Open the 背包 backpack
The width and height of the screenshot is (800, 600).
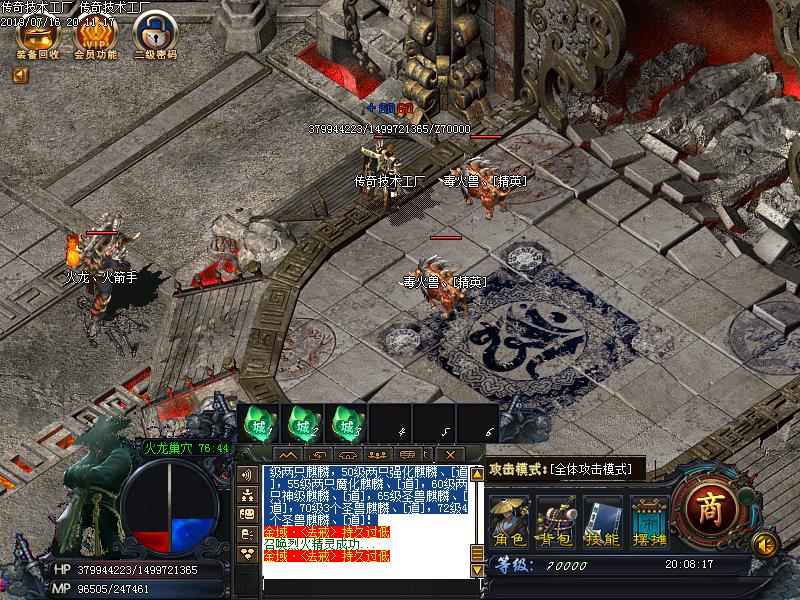click(555, 522)
